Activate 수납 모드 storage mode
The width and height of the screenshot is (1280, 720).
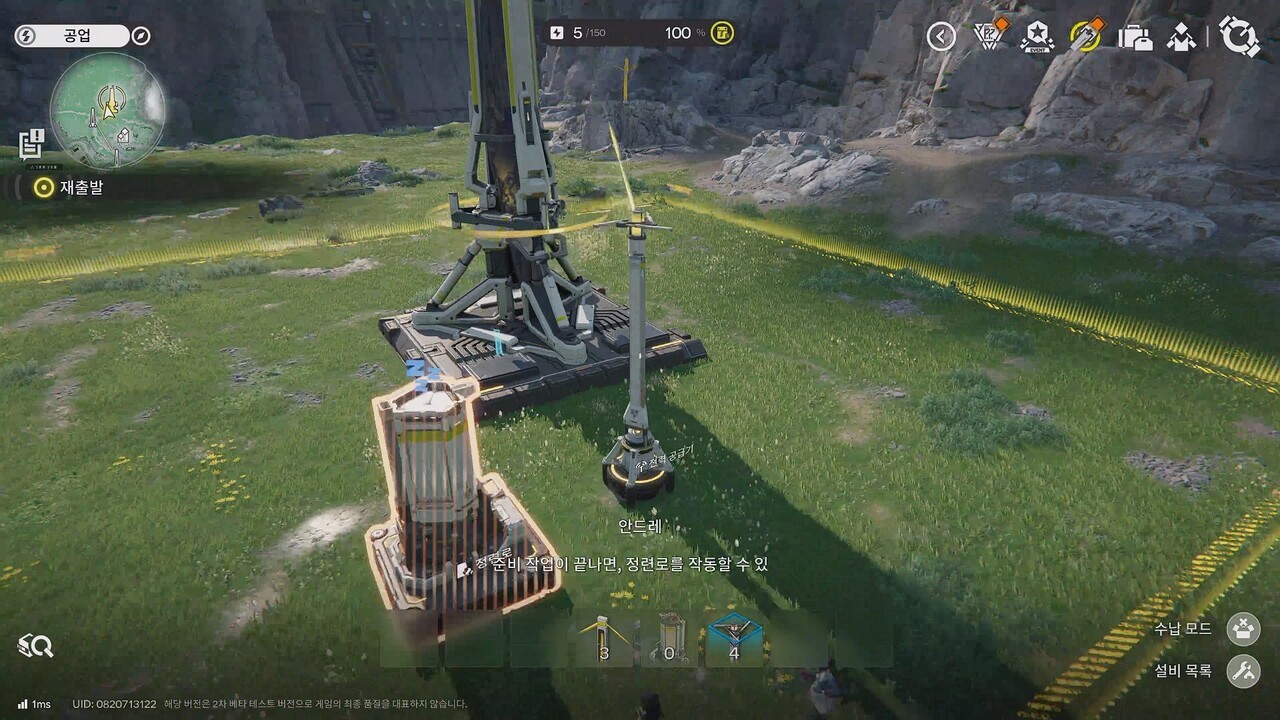1243,629
